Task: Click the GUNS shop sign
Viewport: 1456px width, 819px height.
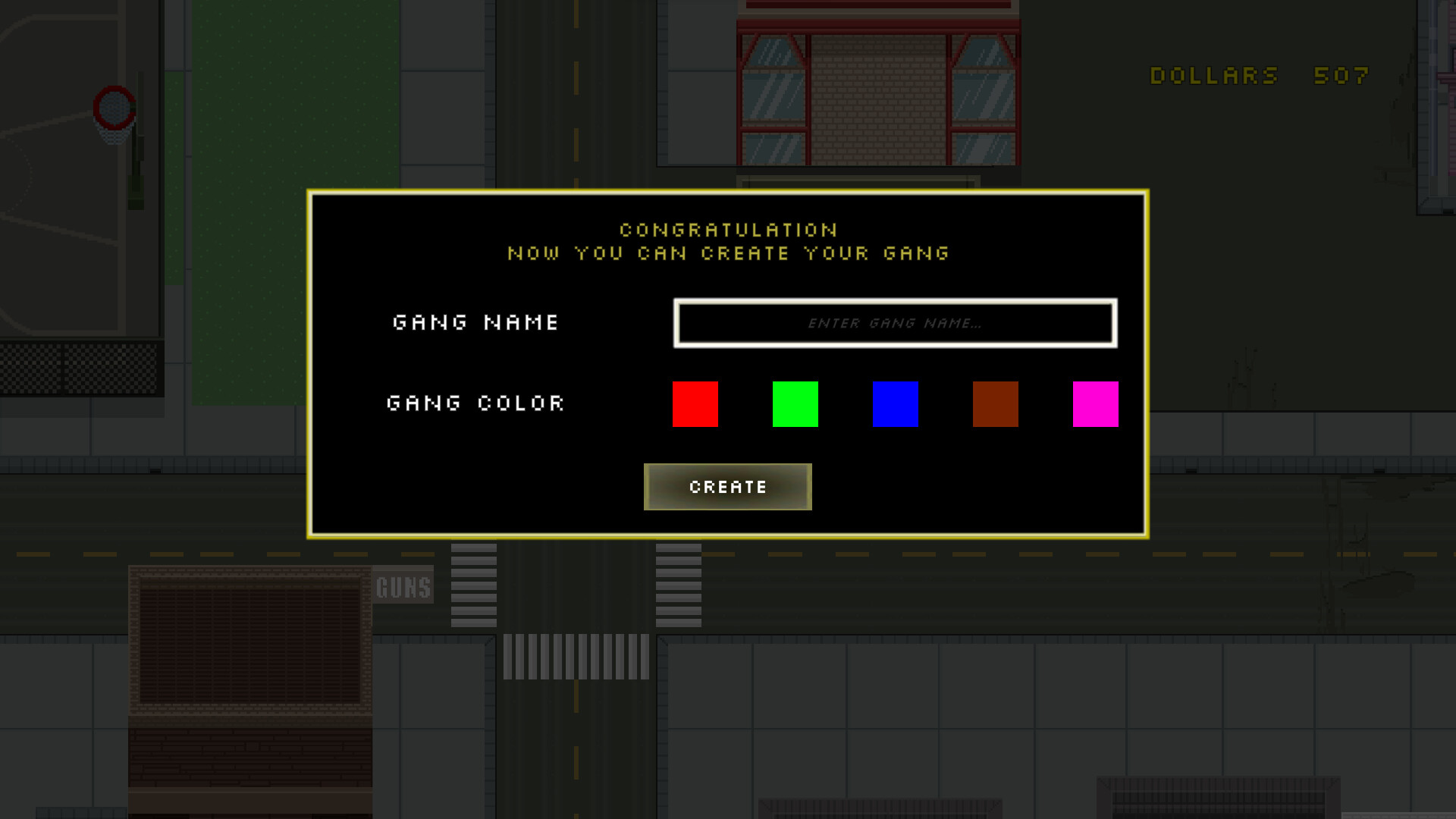Action: tap(403, 585)
